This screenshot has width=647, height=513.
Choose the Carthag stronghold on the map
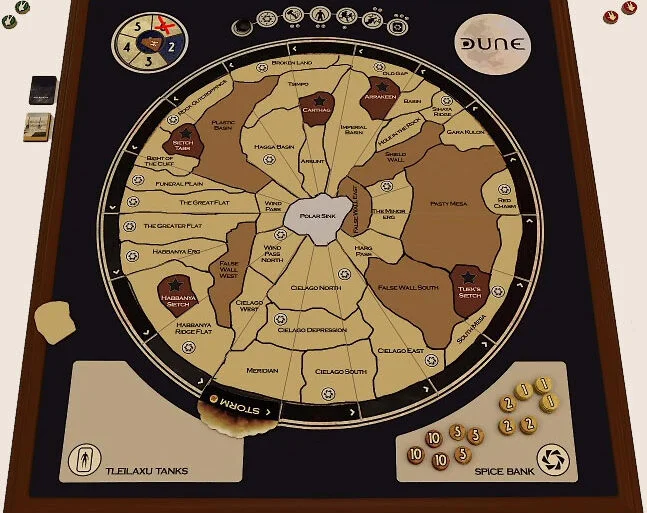tap(316, 107)
